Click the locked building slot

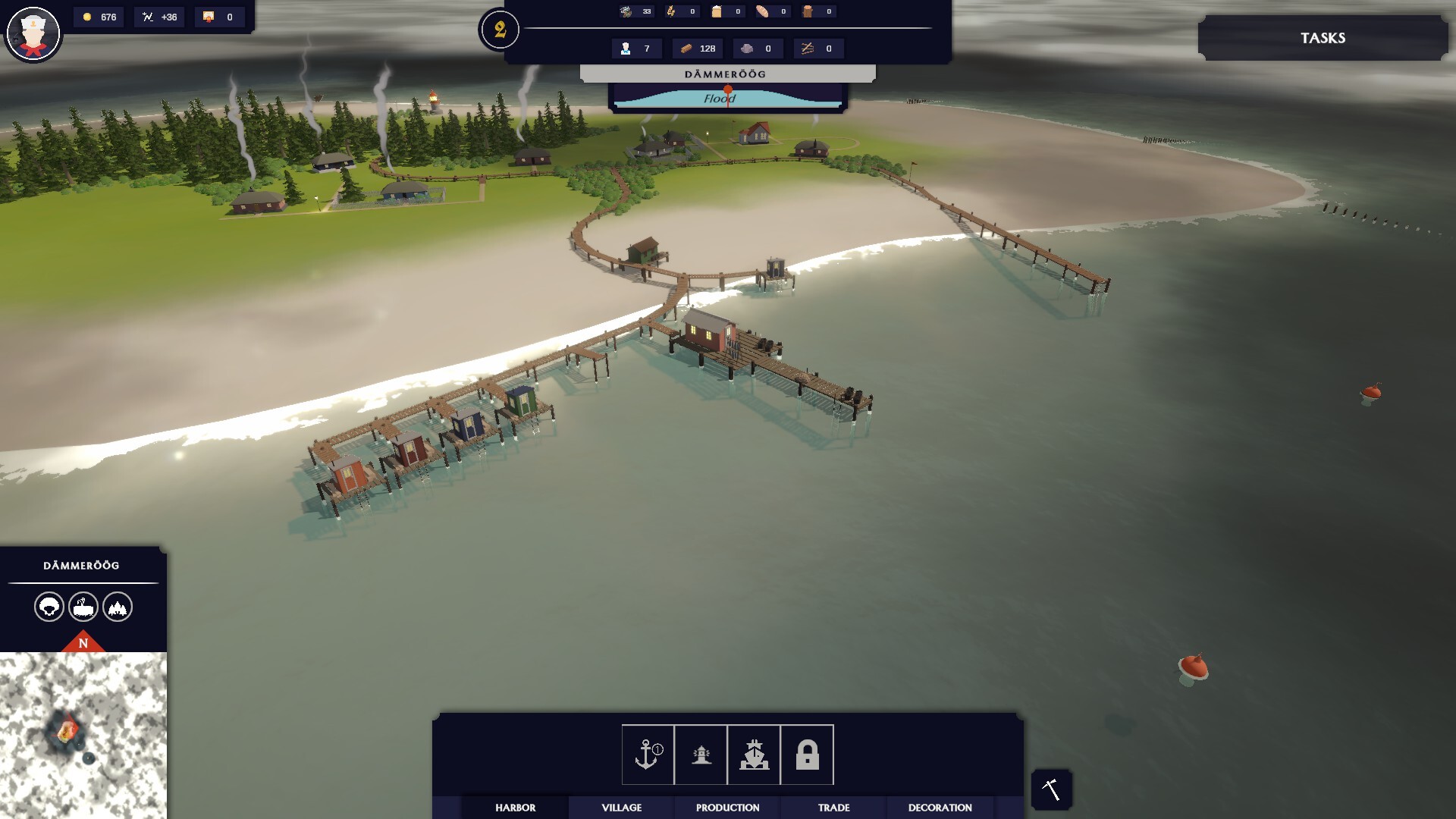point(808,755)
